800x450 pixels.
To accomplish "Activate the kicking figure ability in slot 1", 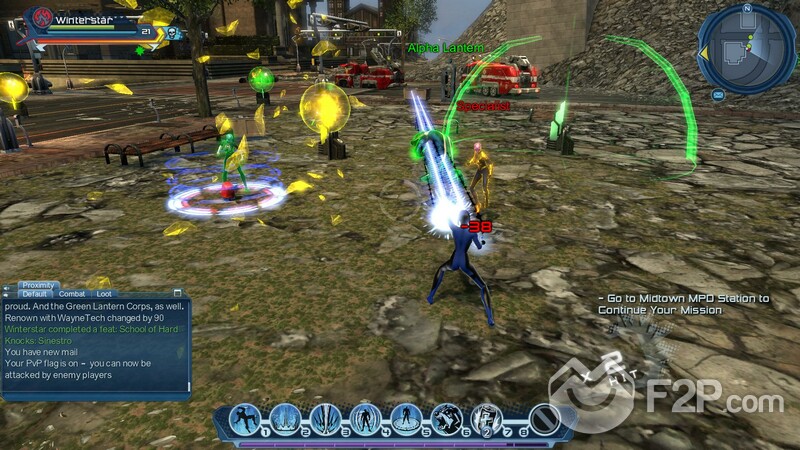I will [246, 417].
